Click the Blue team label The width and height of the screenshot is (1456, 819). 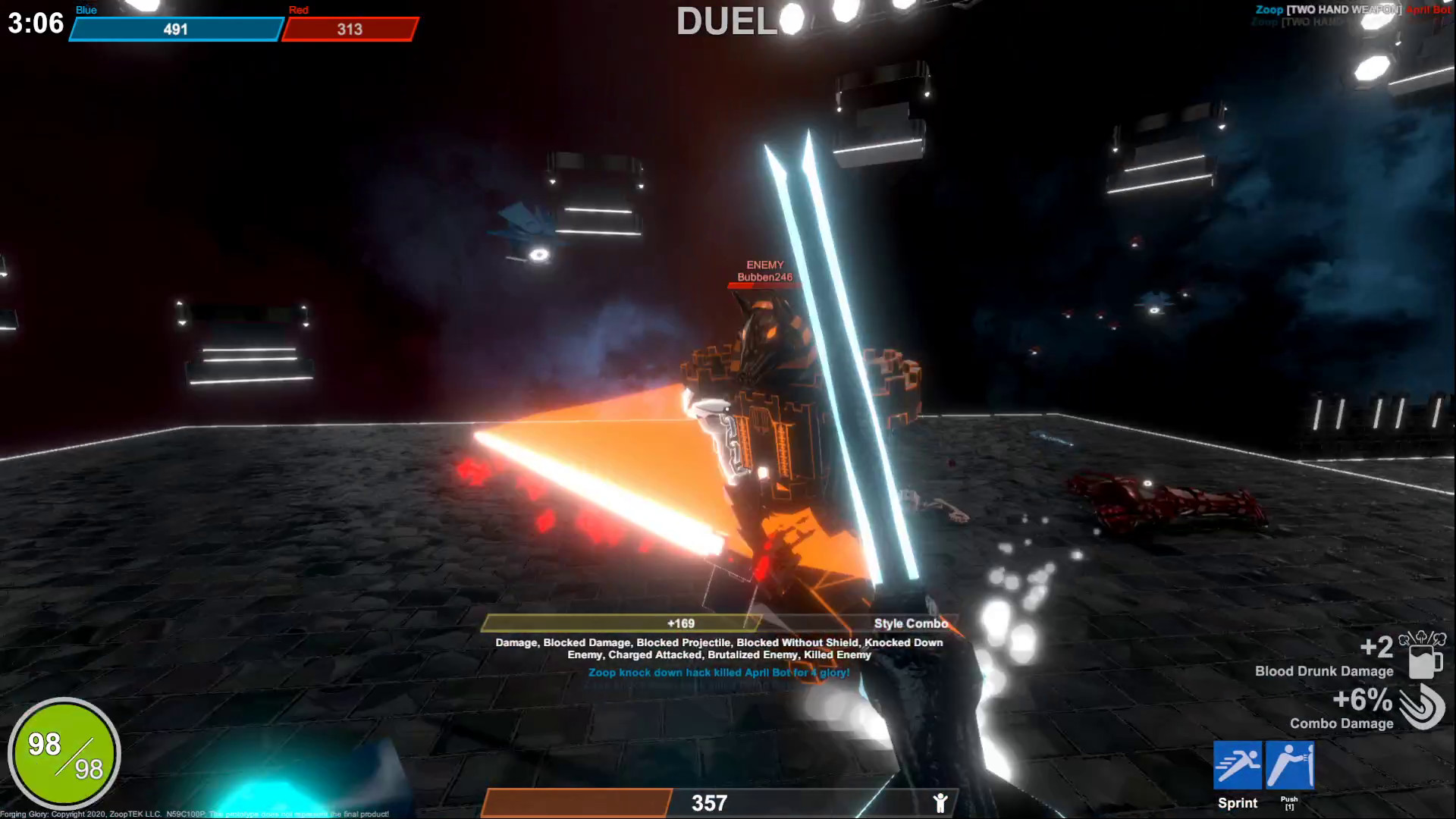pos(85,10)
